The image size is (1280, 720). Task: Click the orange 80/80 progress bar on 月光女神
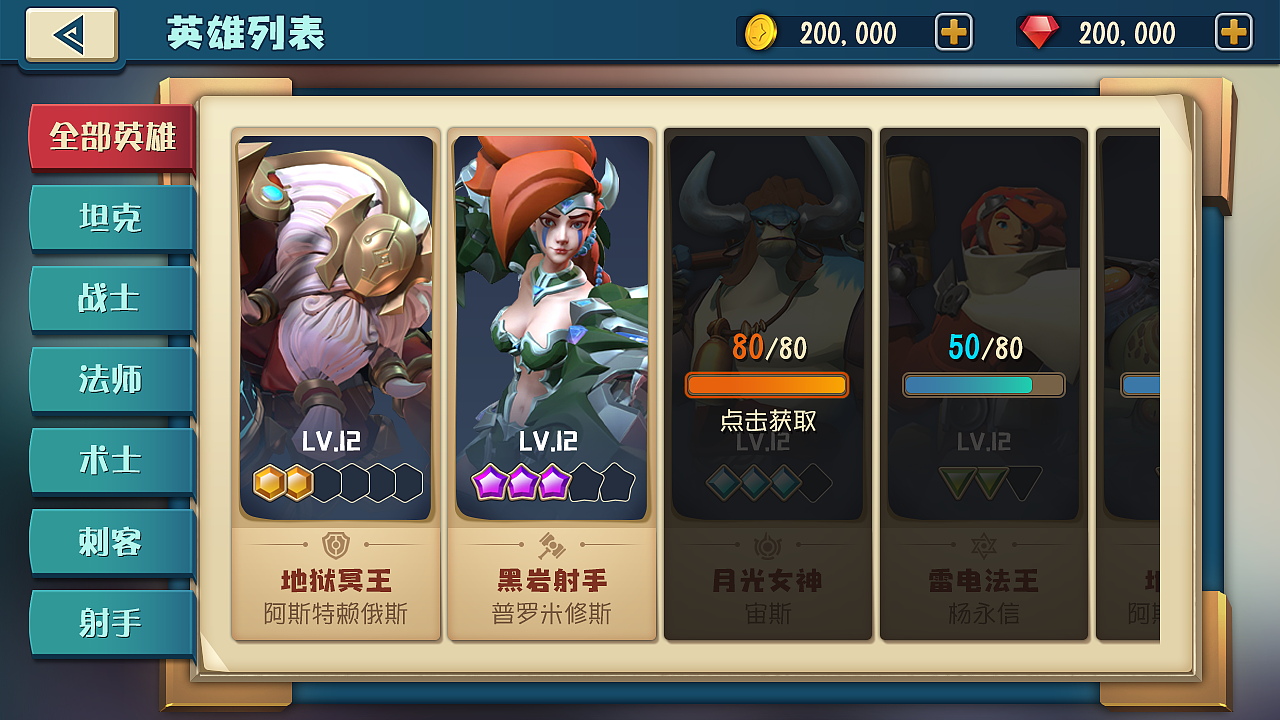click(x=767, y=385)
